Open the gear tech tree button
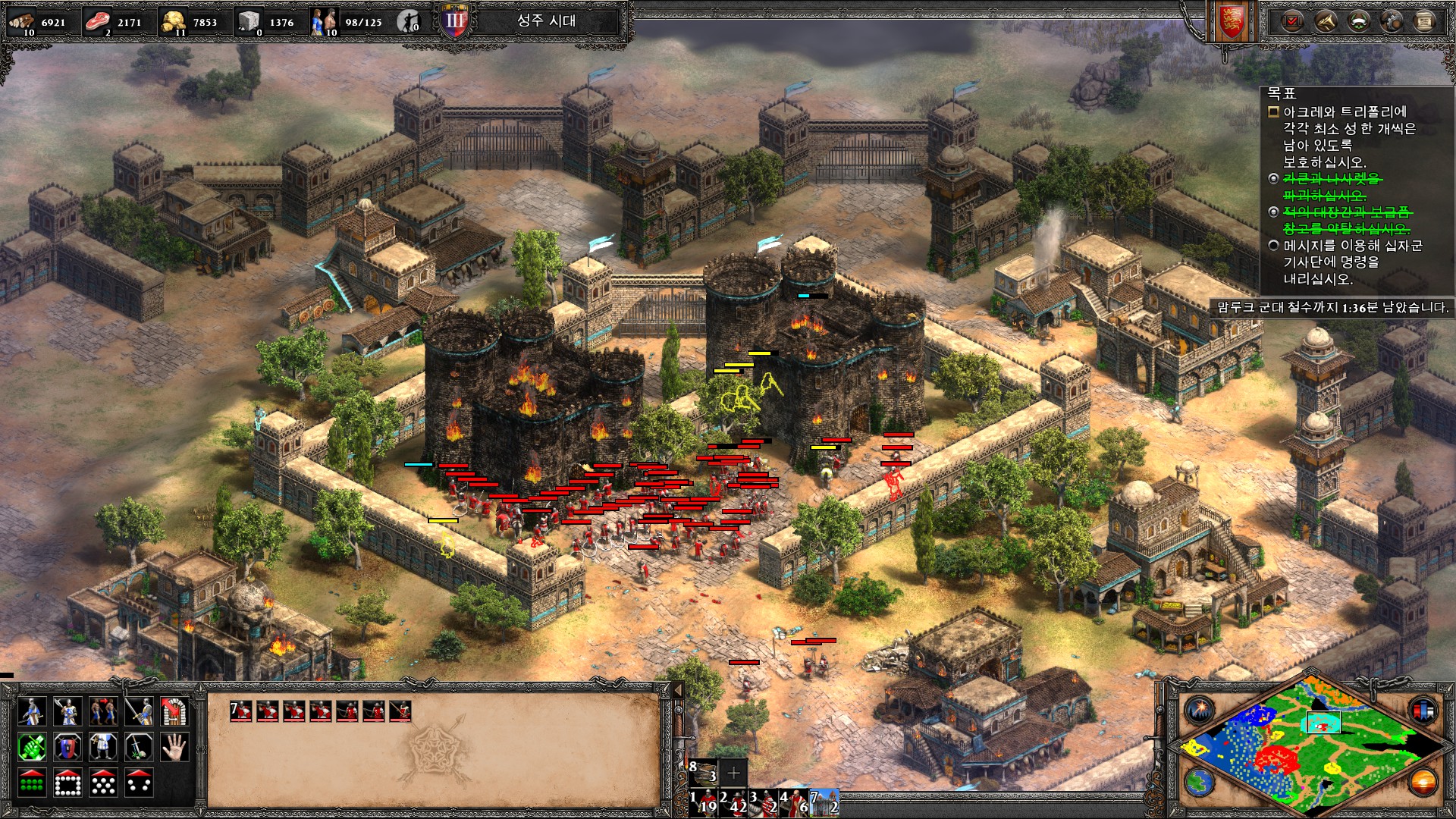 [x=1392, y=21]
